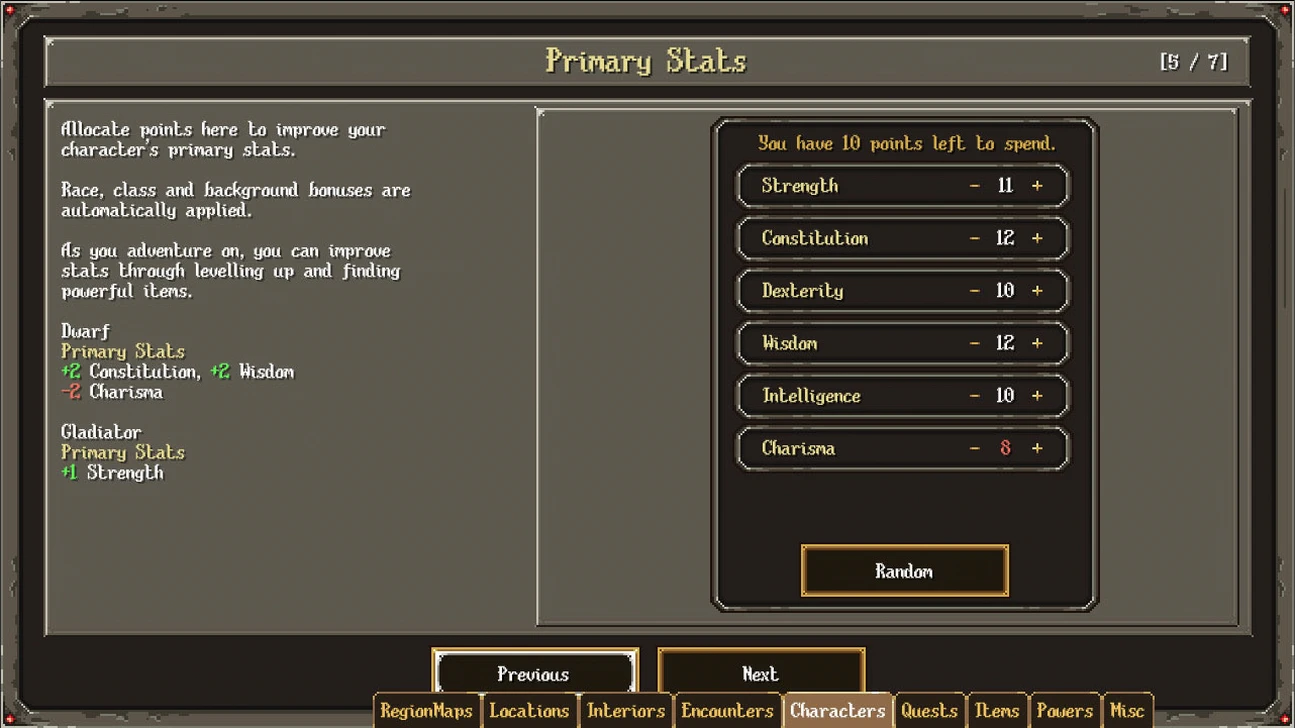
Task: Lower Dexterity using the minus sign
Action: (x=975, y=291)
